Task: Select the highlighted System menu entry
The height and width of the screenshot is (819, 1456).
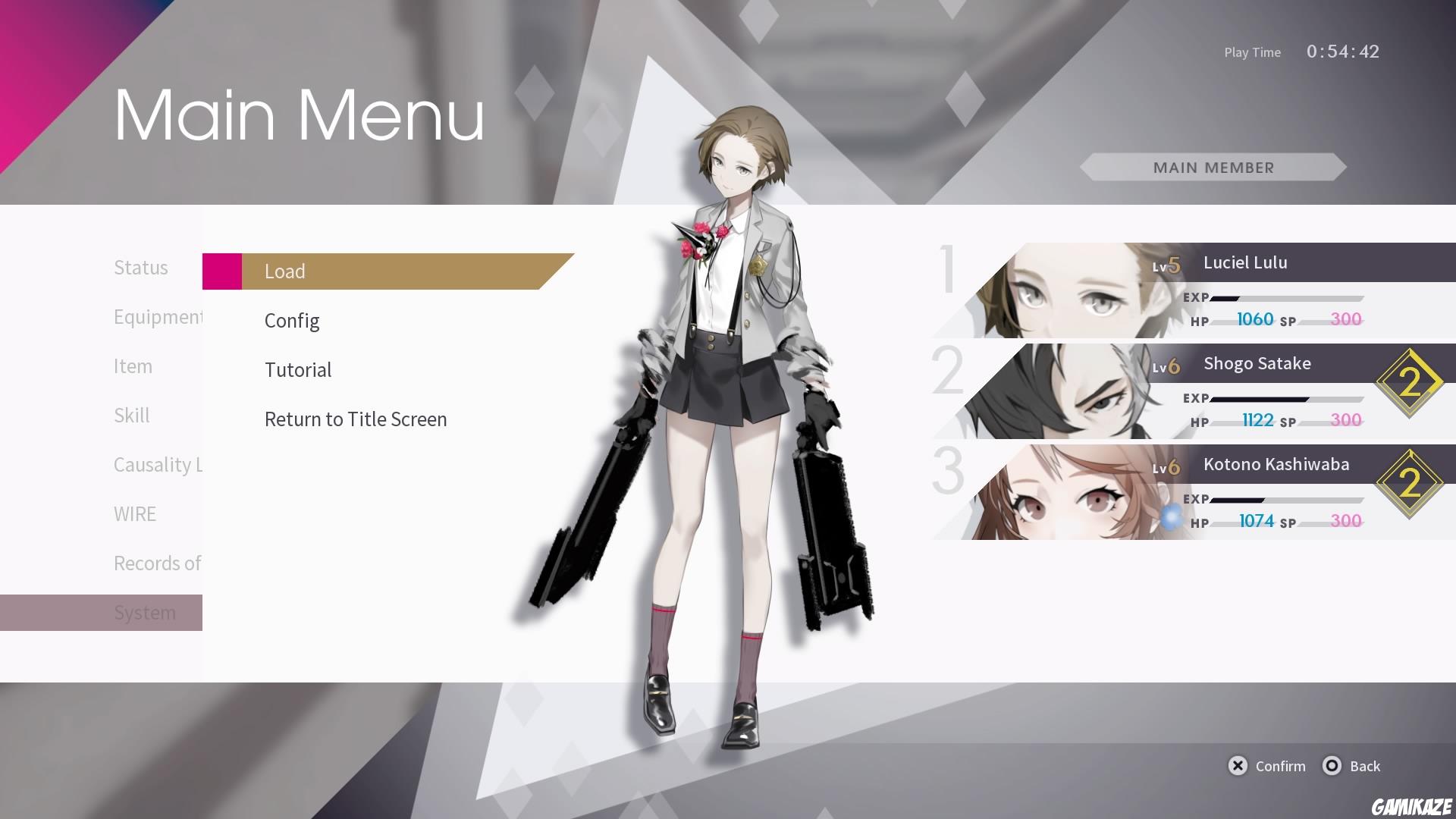Action: click(145, 612)
